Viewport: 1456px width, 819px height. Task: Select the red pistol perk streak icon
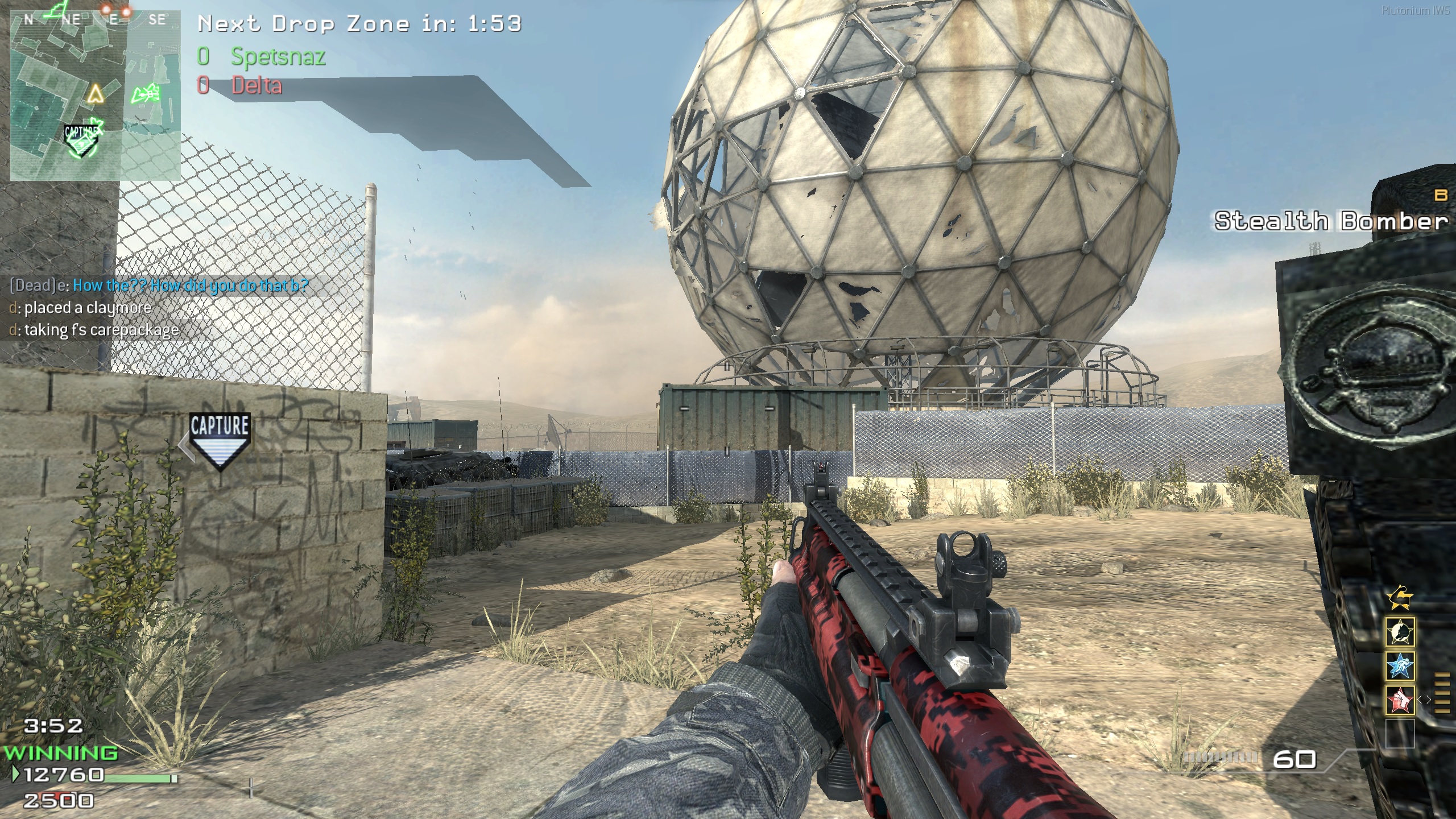pos(1400,700)
